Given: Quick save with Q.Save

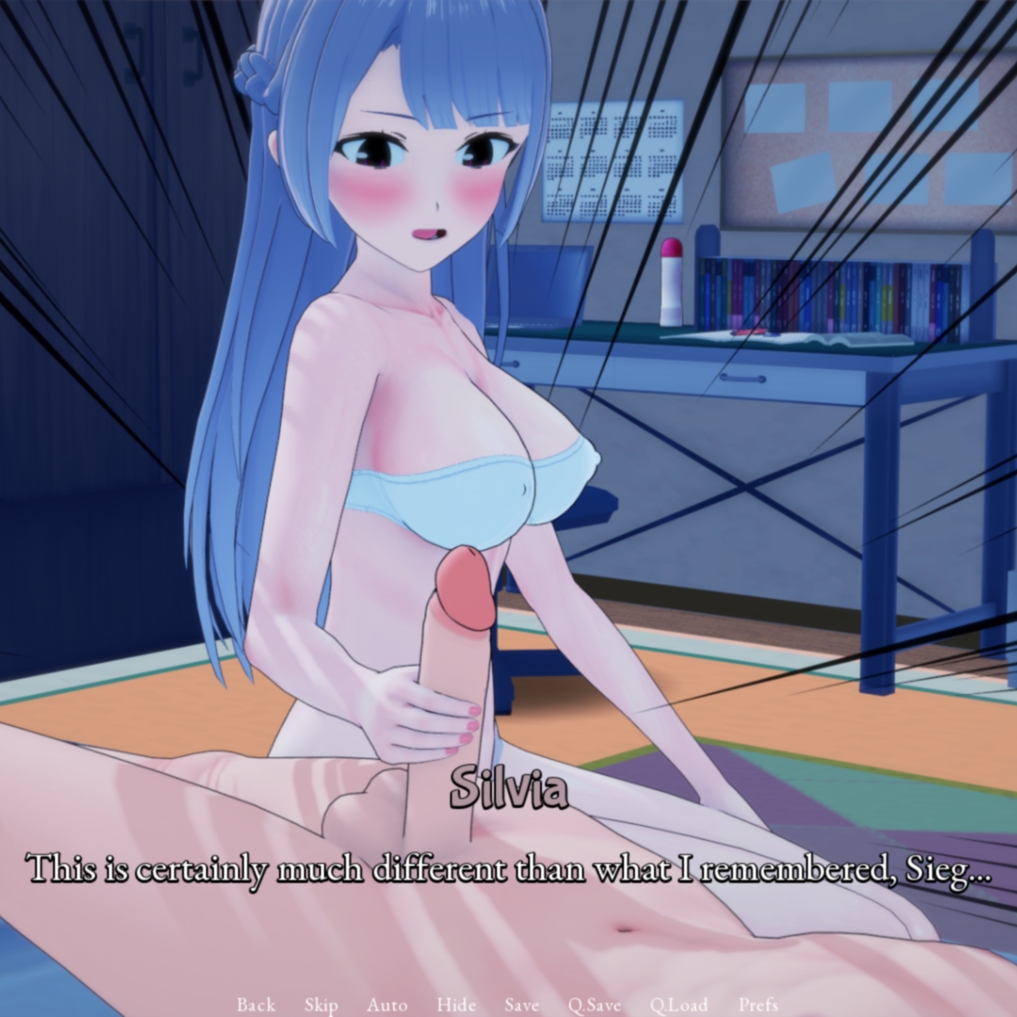Looking at the screenshot, I should pyautogui.click(x=595, y=1004).
